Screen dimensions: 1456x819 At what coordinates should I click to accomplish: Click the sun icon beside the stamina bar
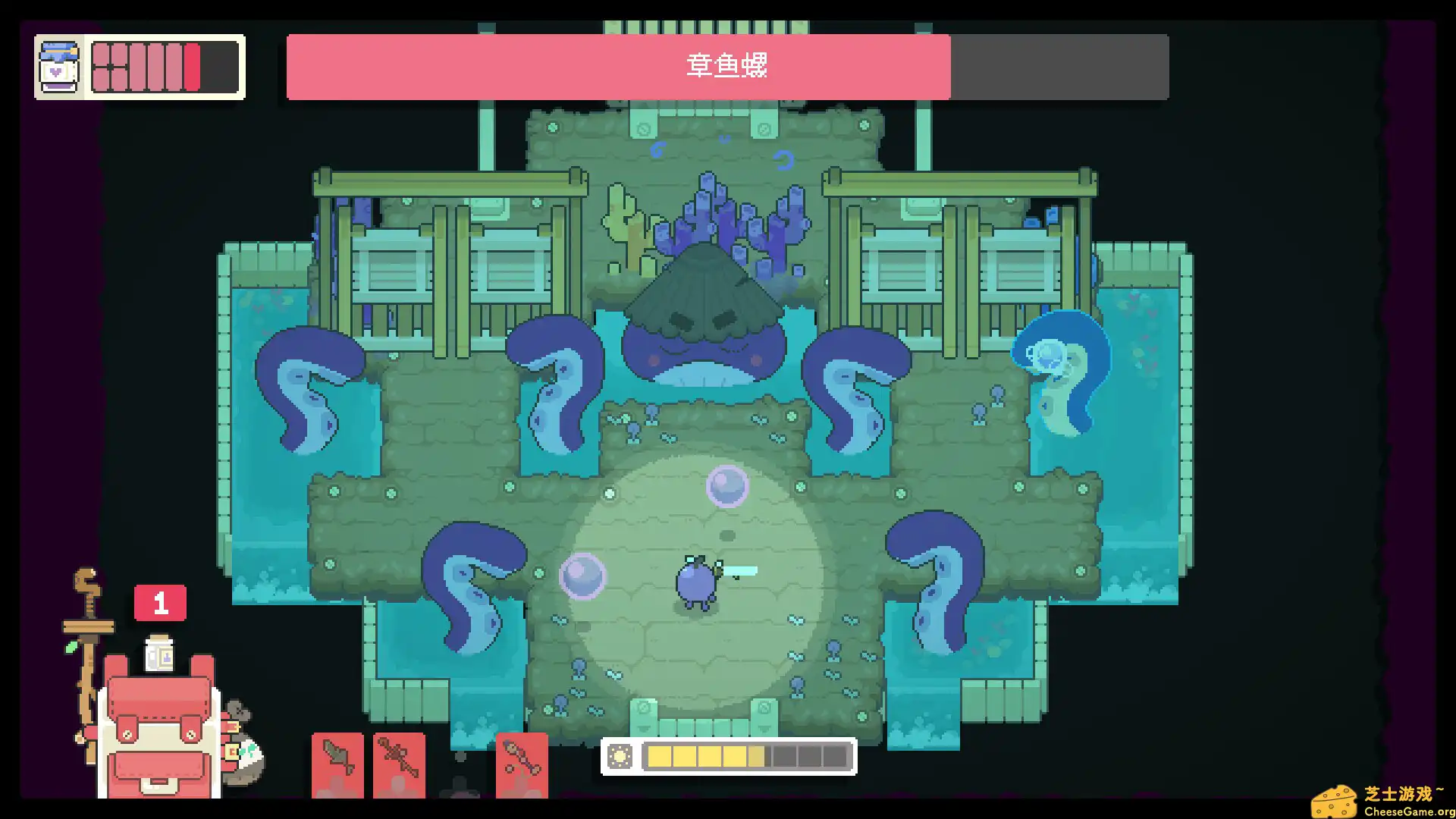(x=620, y=755)
